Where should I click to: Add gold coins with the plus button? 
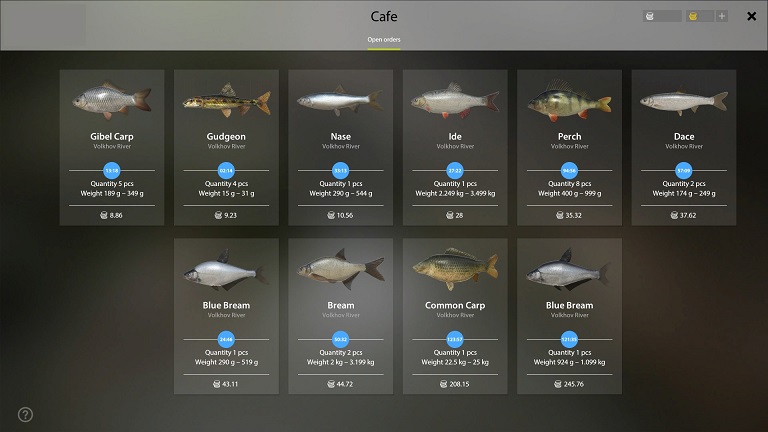coord(722,16)
